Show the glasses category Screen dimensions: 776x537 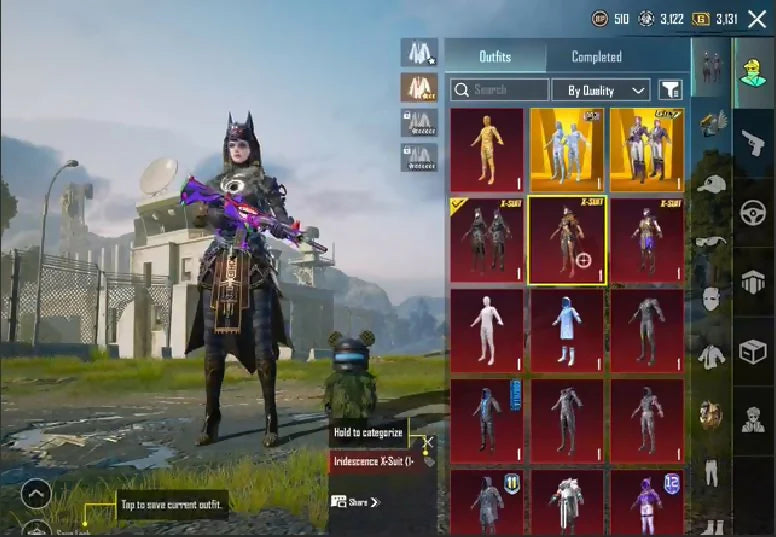711,241
